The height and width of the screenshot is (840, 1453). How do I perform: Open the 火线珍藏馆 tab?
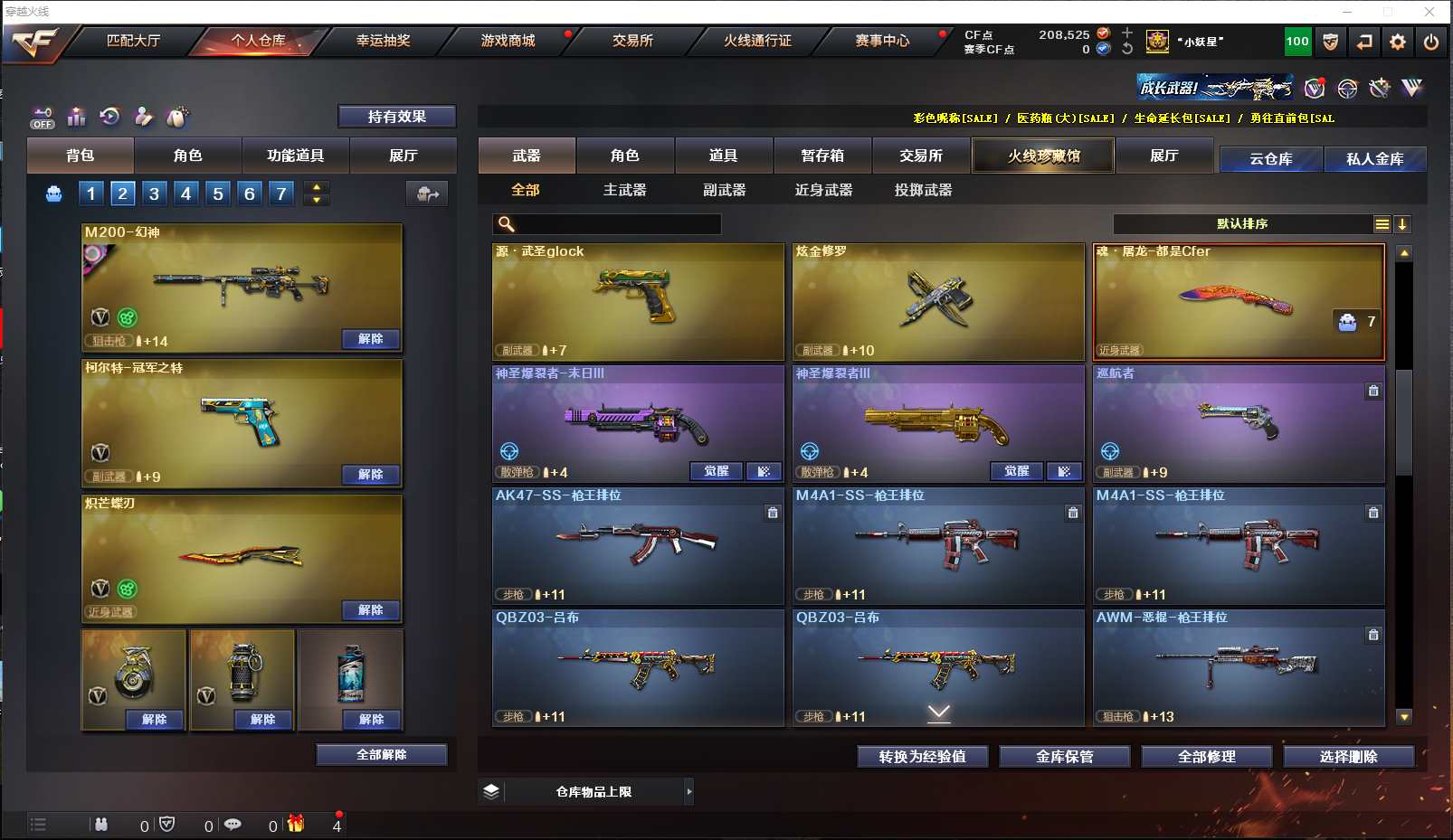coord(1043,156)
